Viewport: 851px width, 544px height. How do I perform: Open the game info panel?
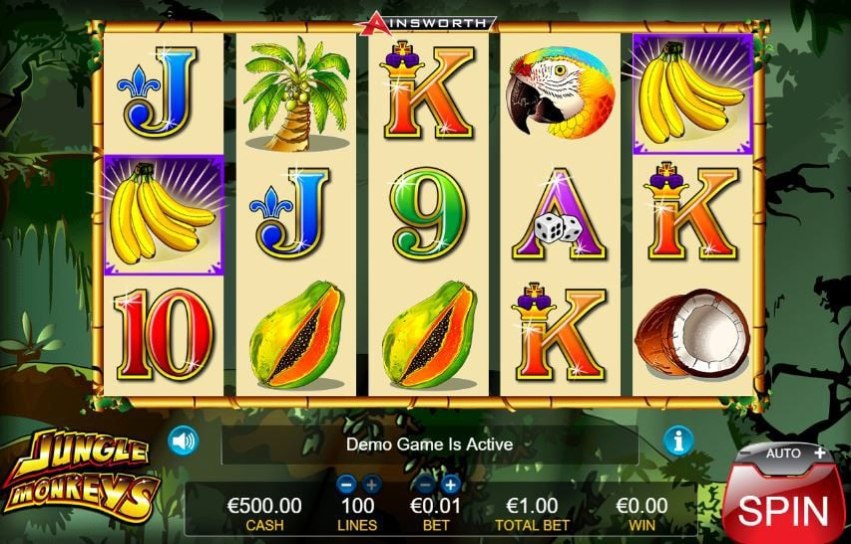pyautogui.click(x=679, y=441)
